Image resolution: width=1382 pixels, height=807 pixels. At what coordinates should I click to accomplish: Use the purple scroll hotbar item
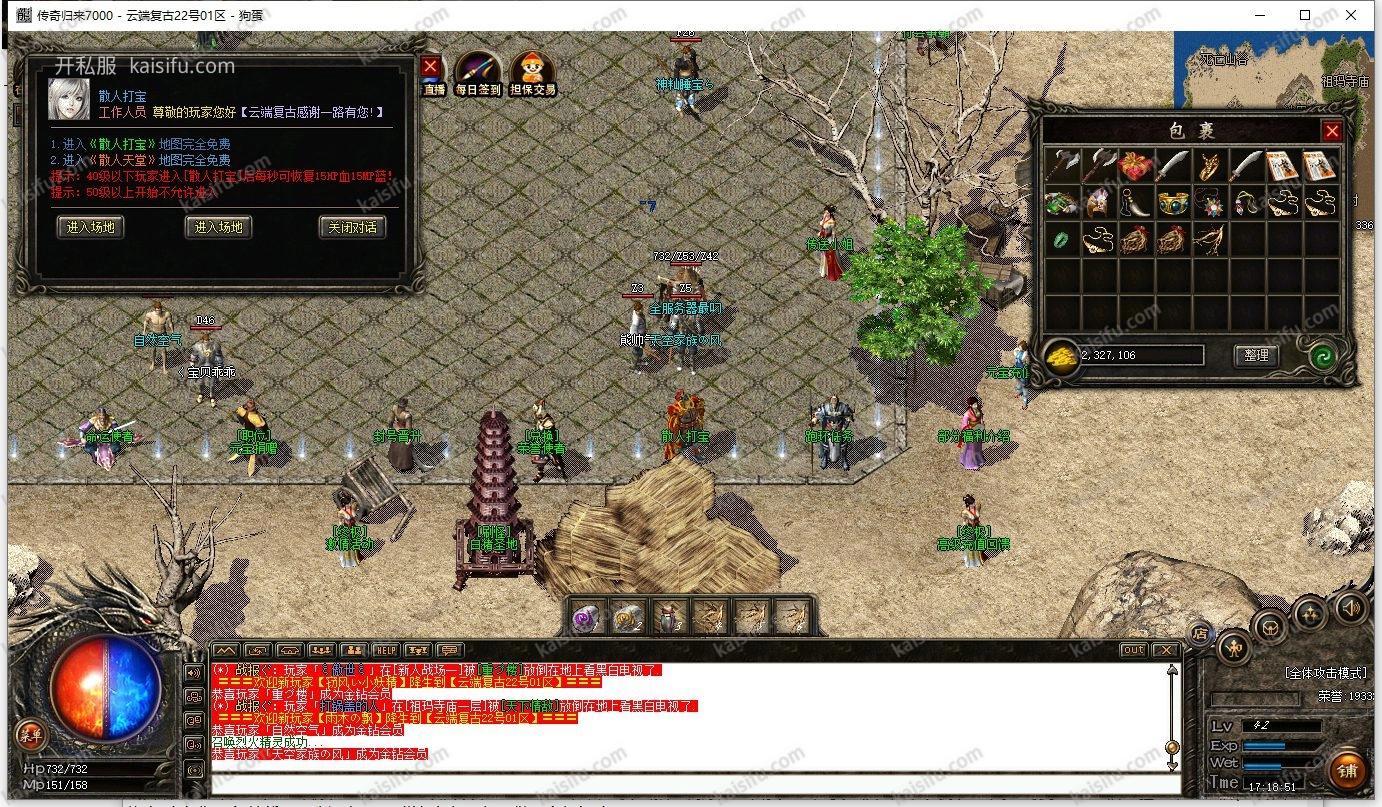tap(589, 618)
